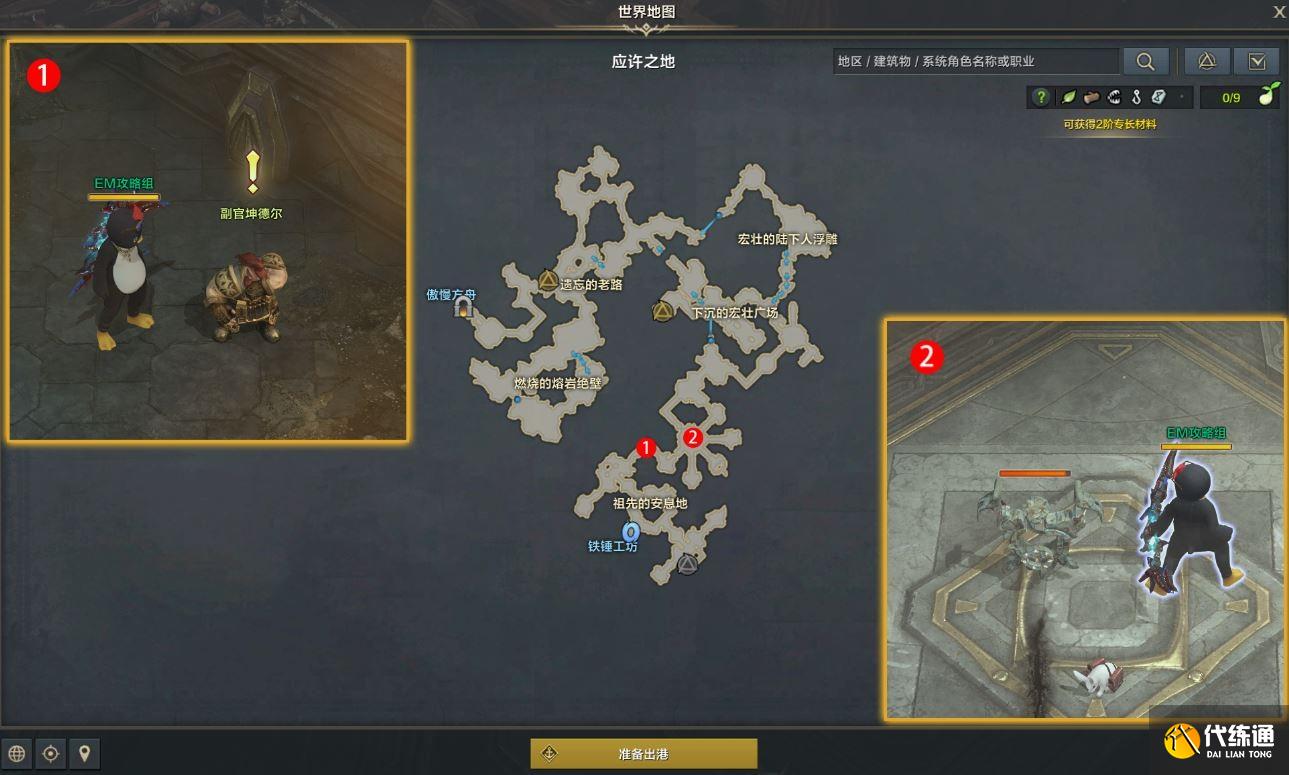Viewport: 1289px width, 775px height.
Task: Click the triangle compass icon beside the search bar
Action: [1206, 61]
